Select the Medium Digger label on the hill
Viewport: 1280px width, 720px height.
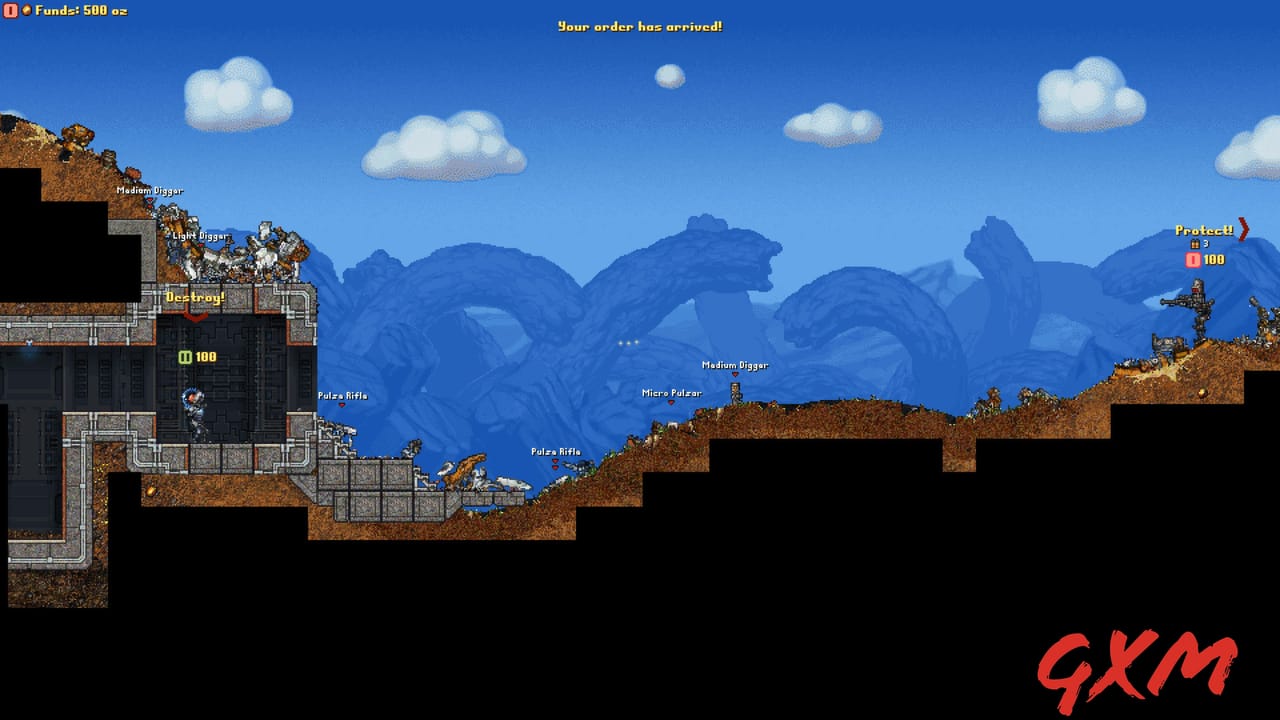735,366
